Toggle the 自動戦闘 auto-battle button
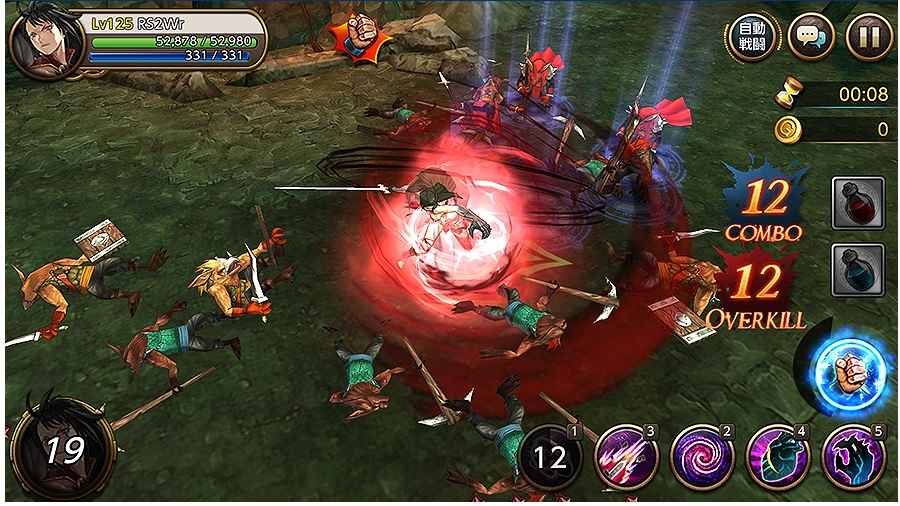This screenshot has height=506, width=900. coord(752,38)
